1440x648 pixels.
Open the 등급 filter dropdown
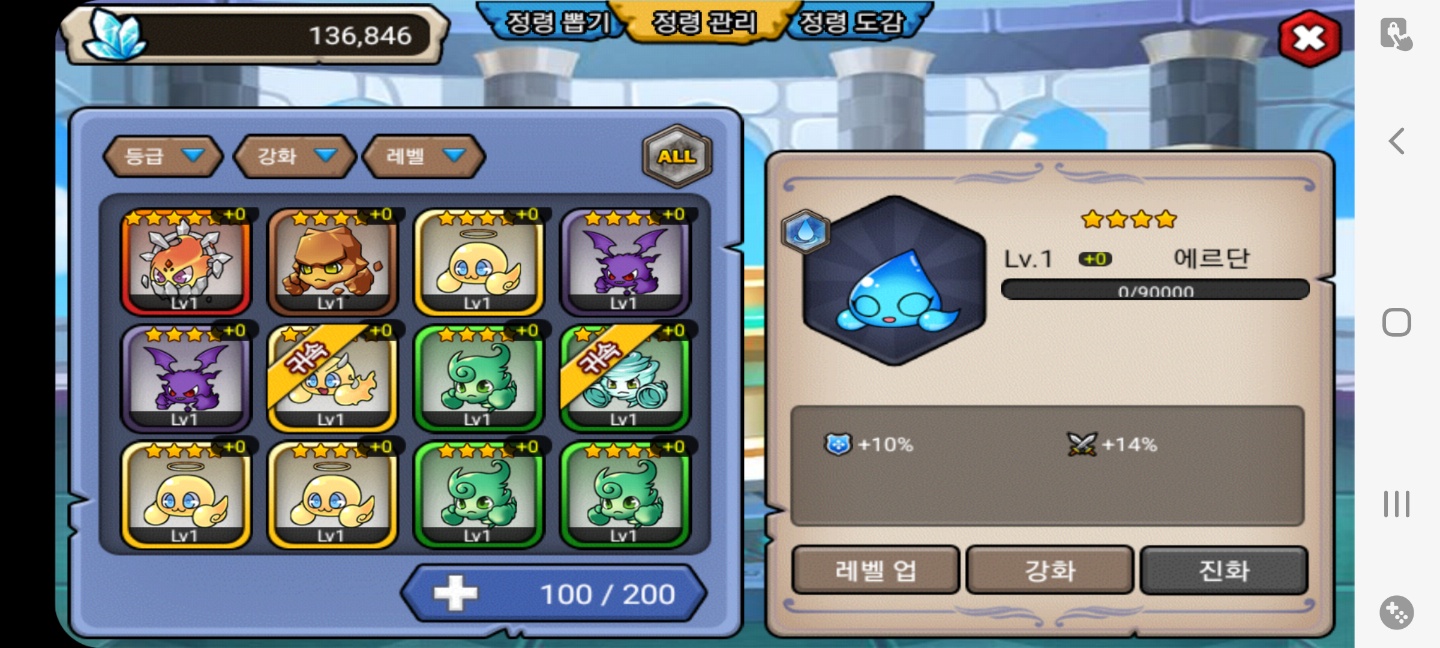[162, 156]
